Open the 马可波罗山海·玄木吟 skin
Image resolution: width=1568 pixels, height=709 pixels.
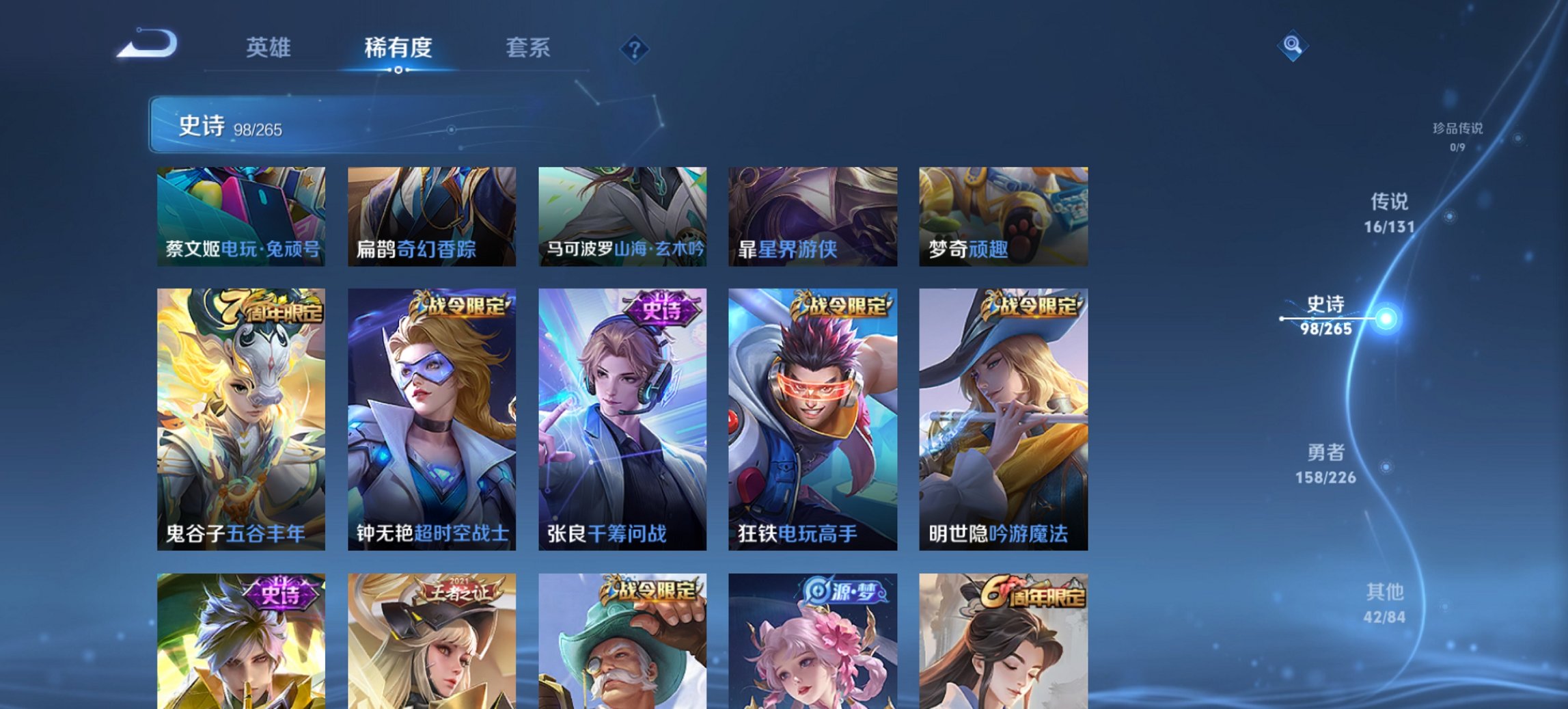tap(623, 217)
